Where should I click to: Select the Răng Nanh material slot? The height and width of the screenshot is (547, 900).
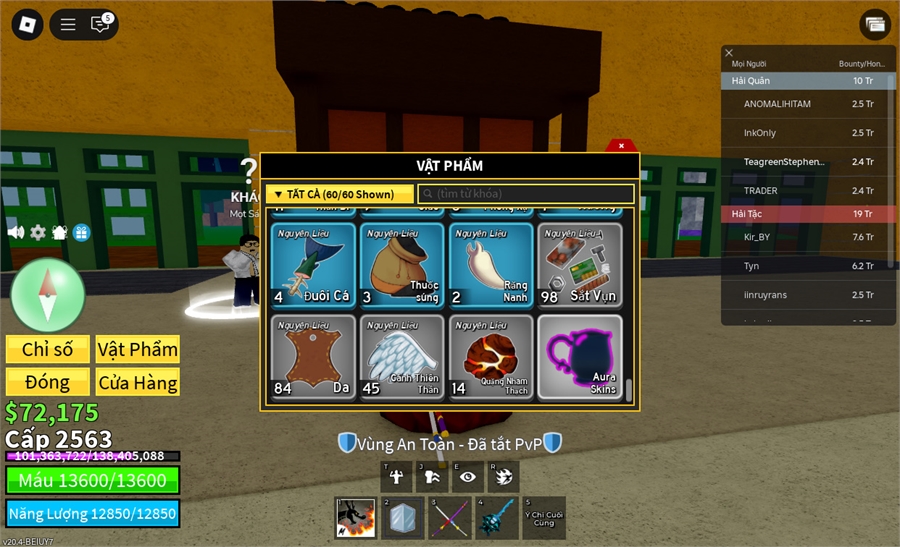pos(491,264)
